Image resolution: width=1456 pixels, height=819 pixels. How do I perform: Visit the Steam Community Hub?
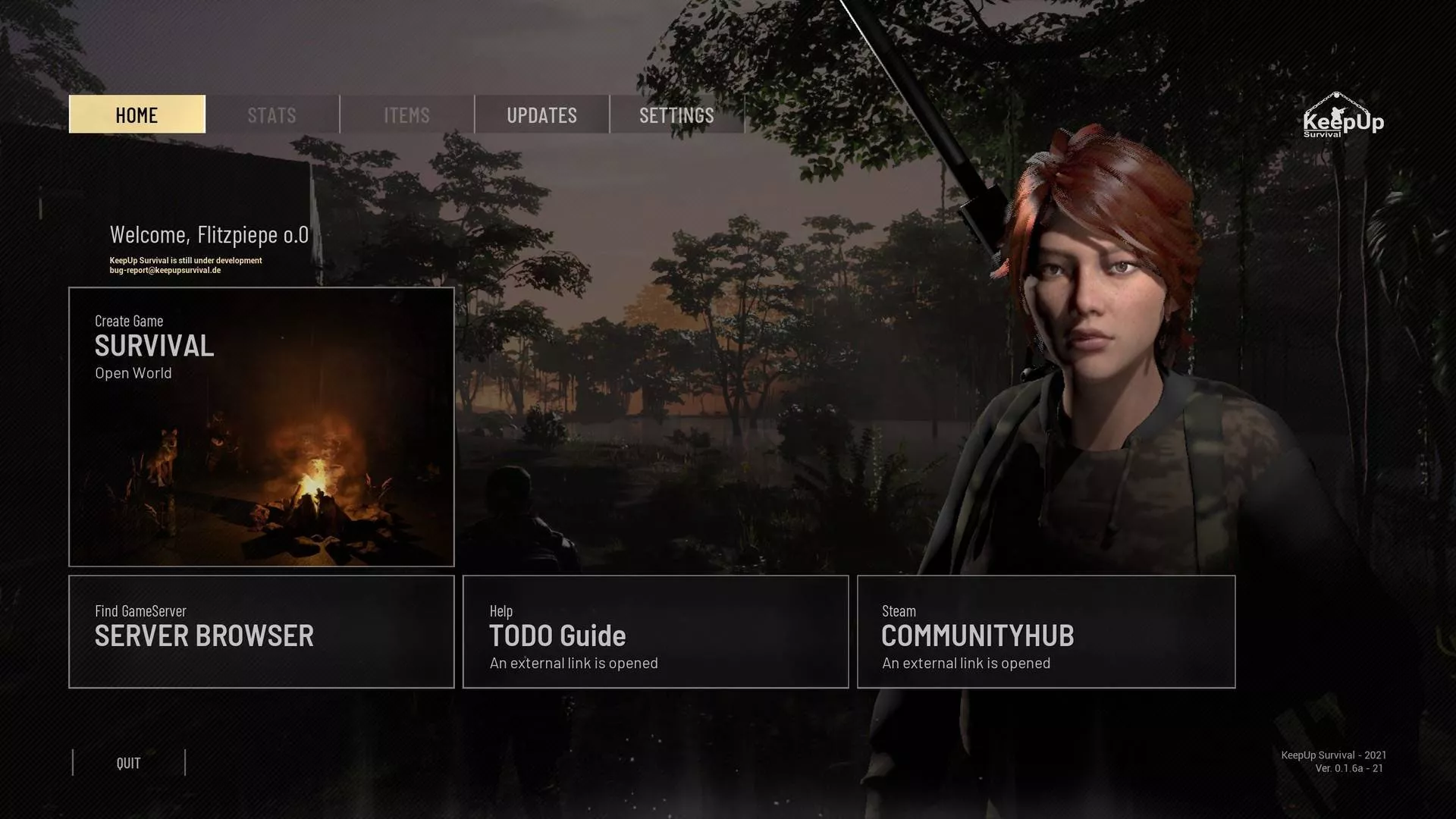point(1046,632)
